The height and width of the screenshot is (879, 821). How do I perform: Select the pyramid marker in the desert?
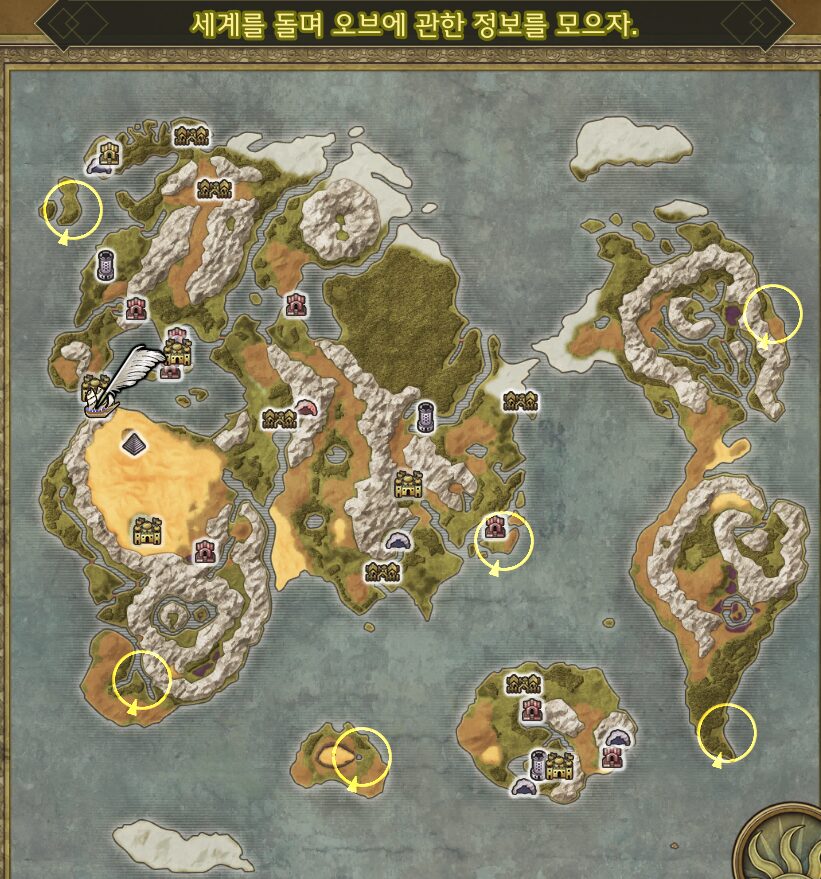(x=133, y=441)
